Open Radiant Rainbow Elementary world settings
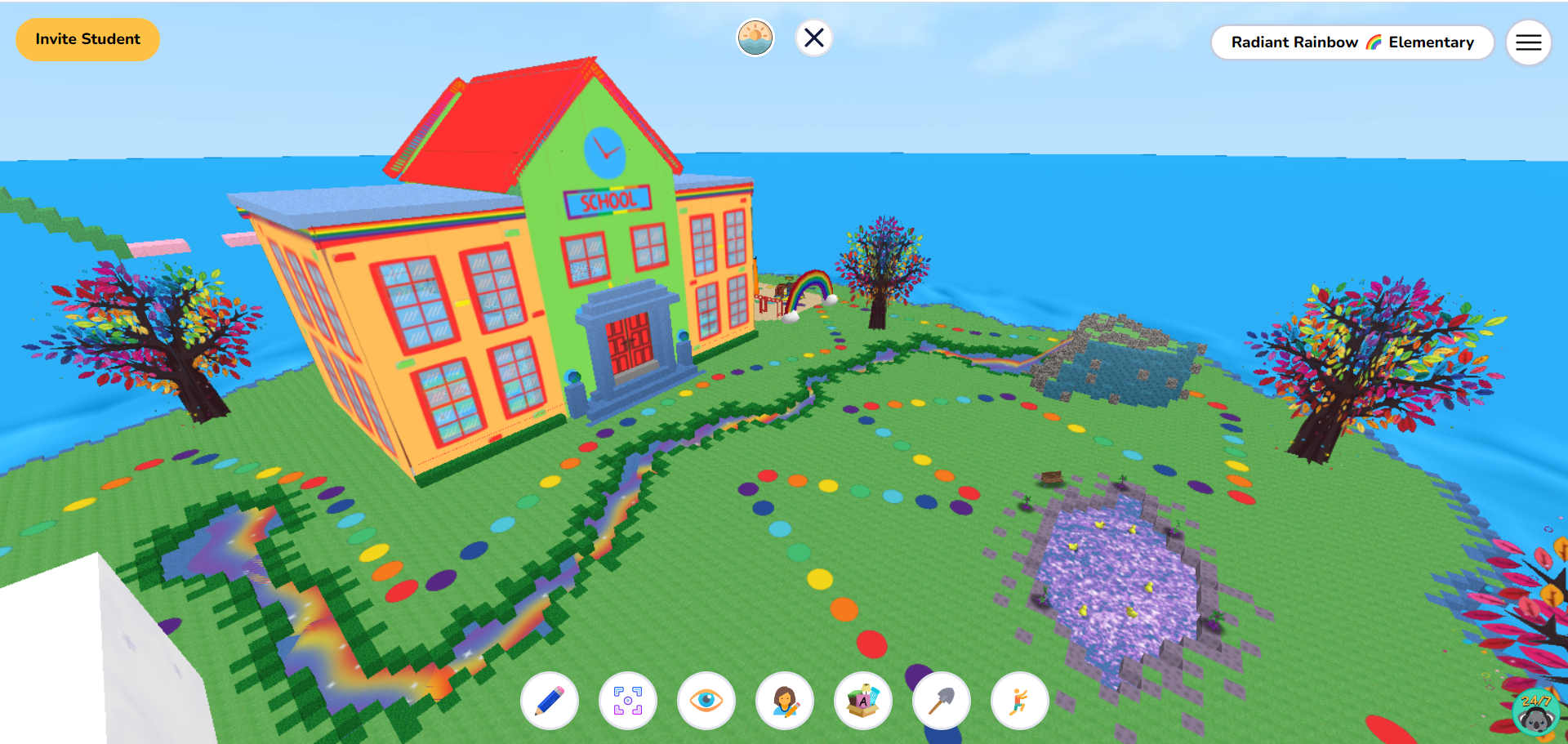Viewport: 1568px width, 744px height. (1352, 42)
